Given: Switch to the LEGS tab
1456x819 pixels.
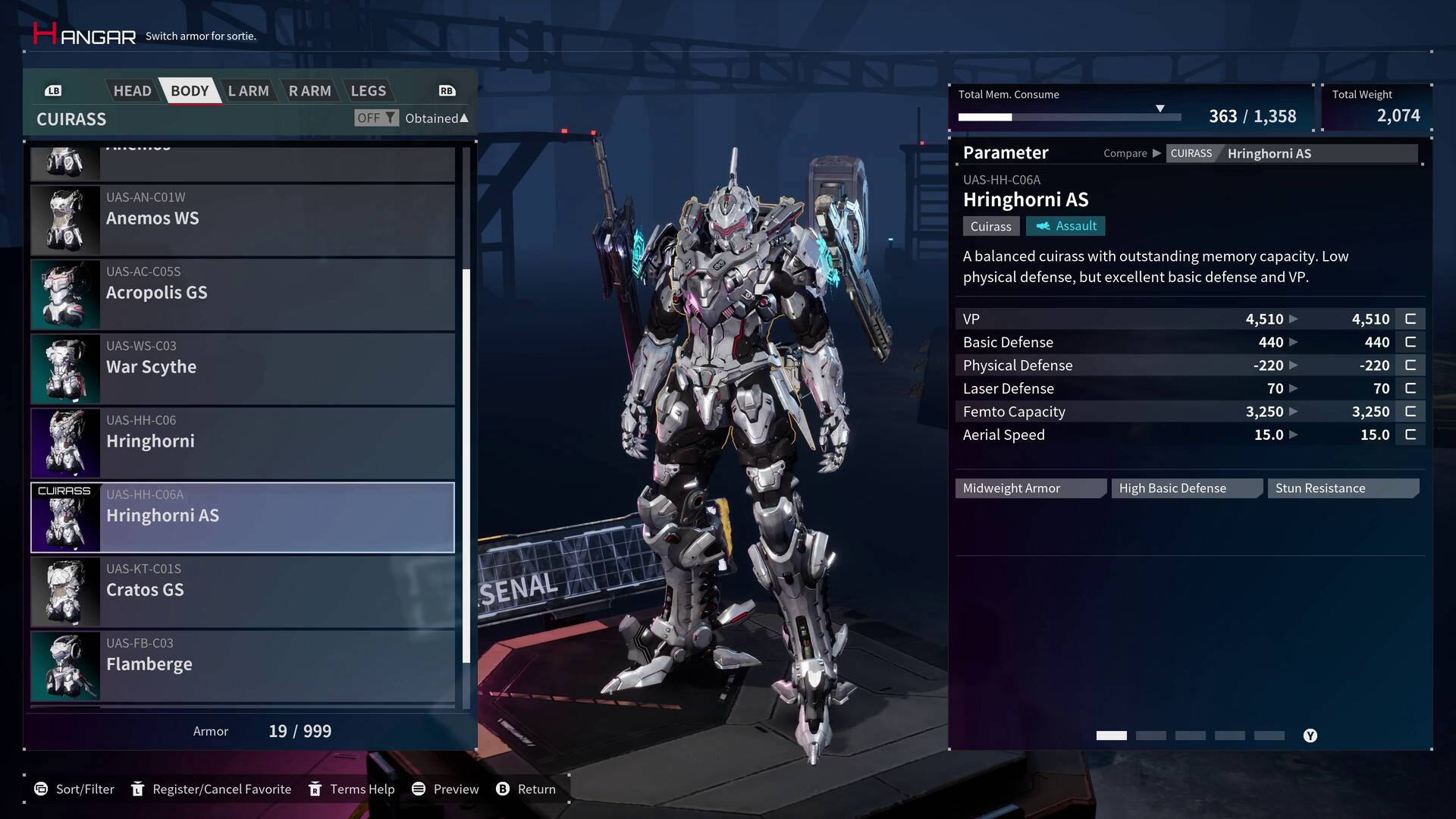Looking at the screenshot, I should click(x=368, y=90).
